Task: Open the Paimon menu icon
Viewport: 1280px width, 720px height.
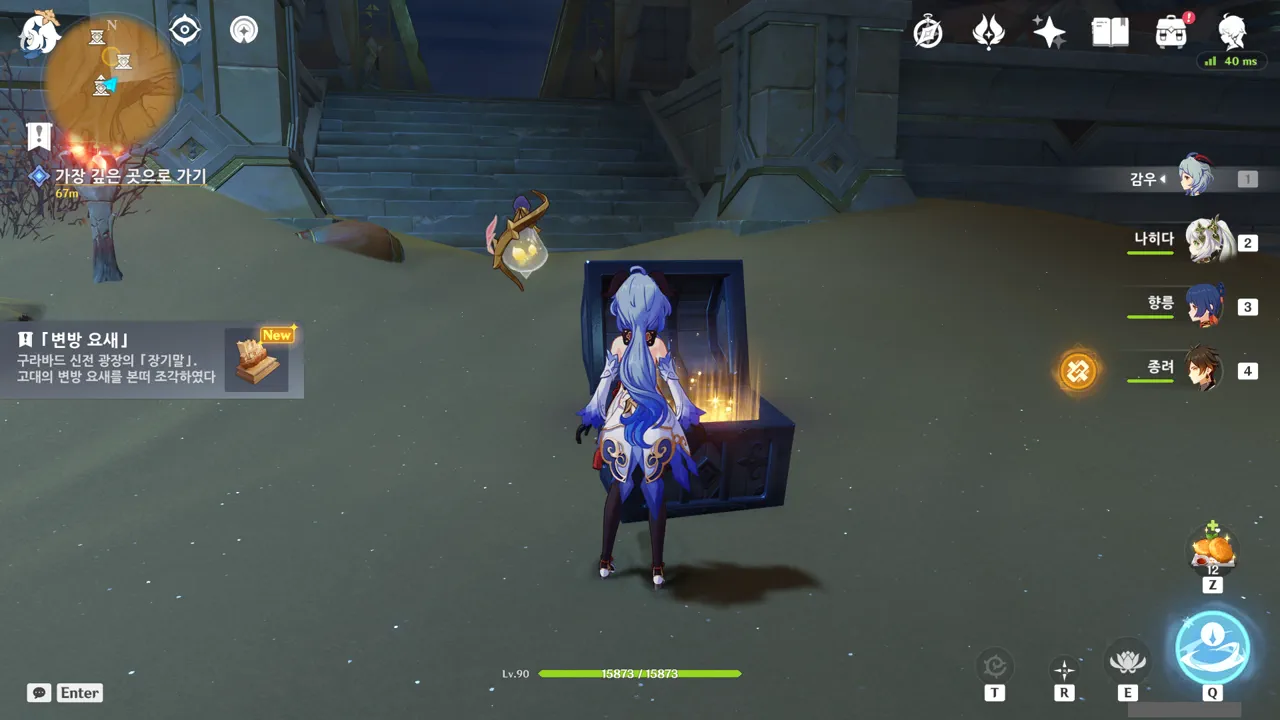Action: tap(40, 32)
